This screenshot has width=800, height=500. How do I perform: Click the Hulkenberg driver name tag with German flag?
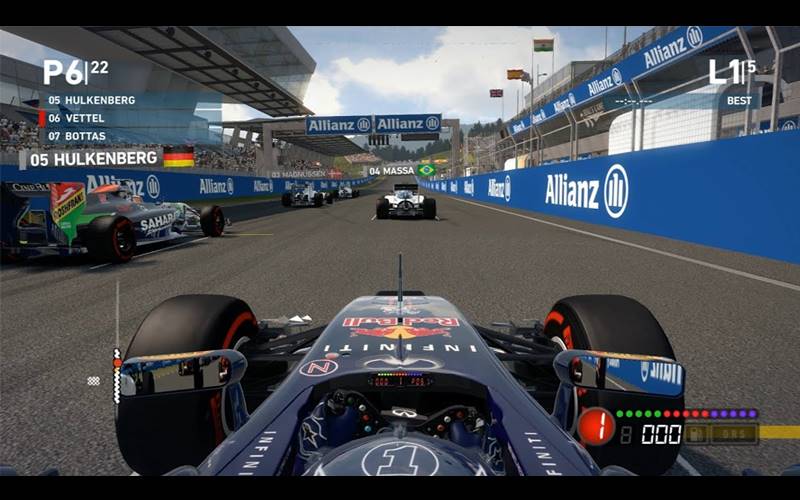coord(107,158)
